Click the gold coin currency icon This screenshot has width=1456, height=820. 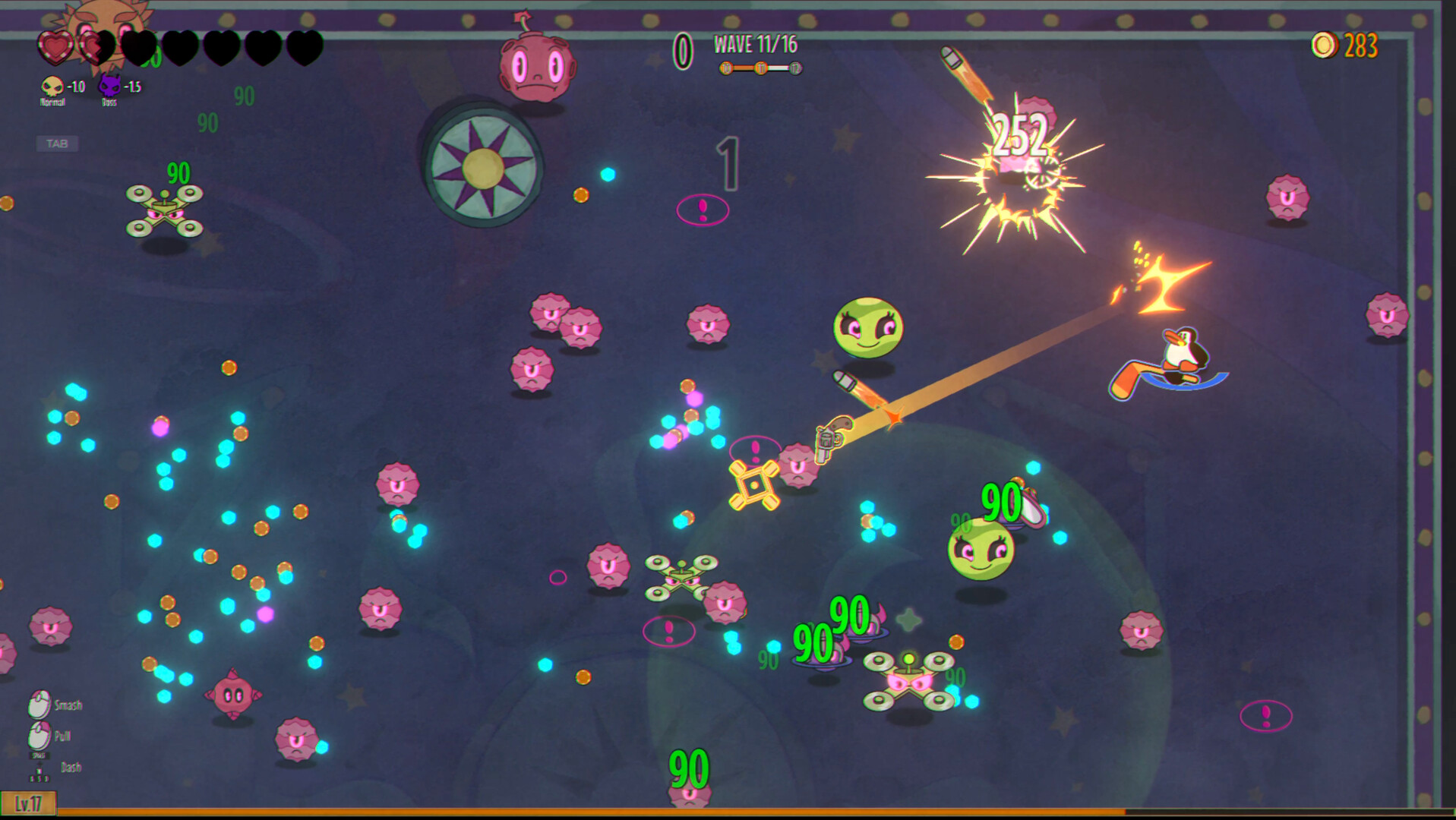pyautogui.click(x=1324, y=46)
